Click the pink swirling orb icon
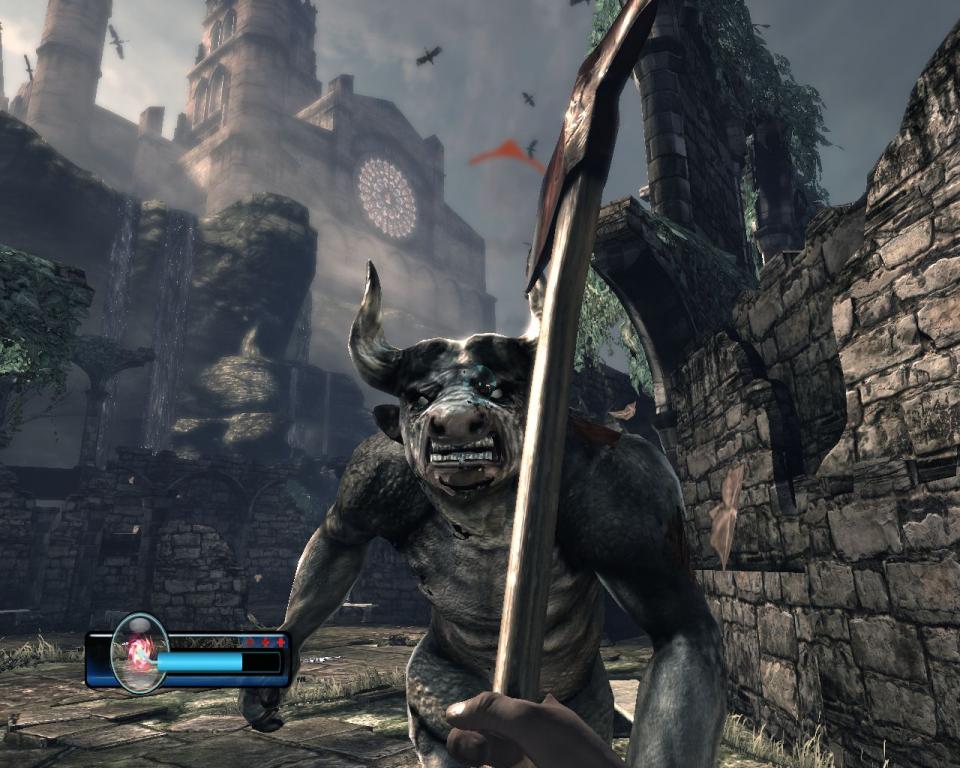The height and width of the screenshot is (768, 960). [140, 654]
